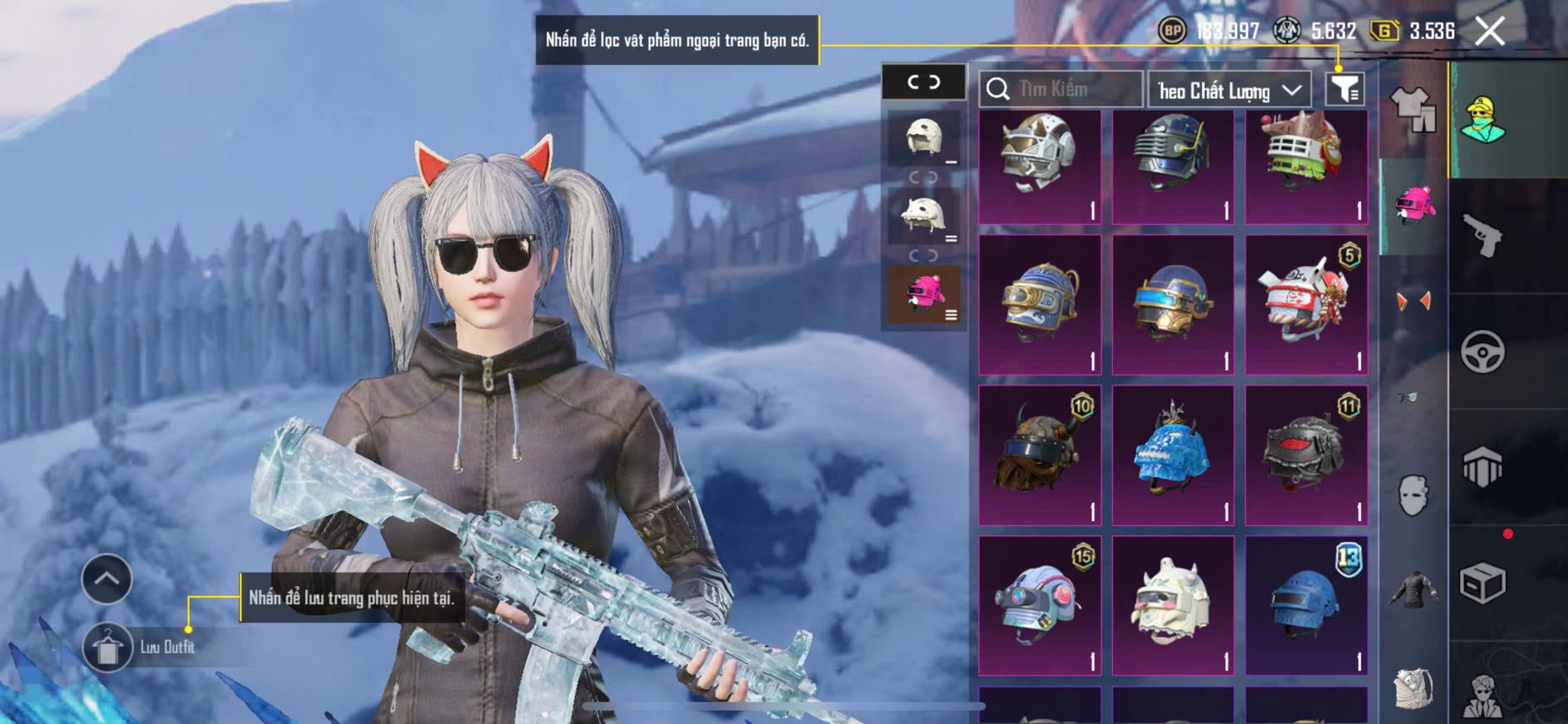Click the swap arrows button above presets
This screenshot has width=1568, height=724.
click(x=923, y=82)
